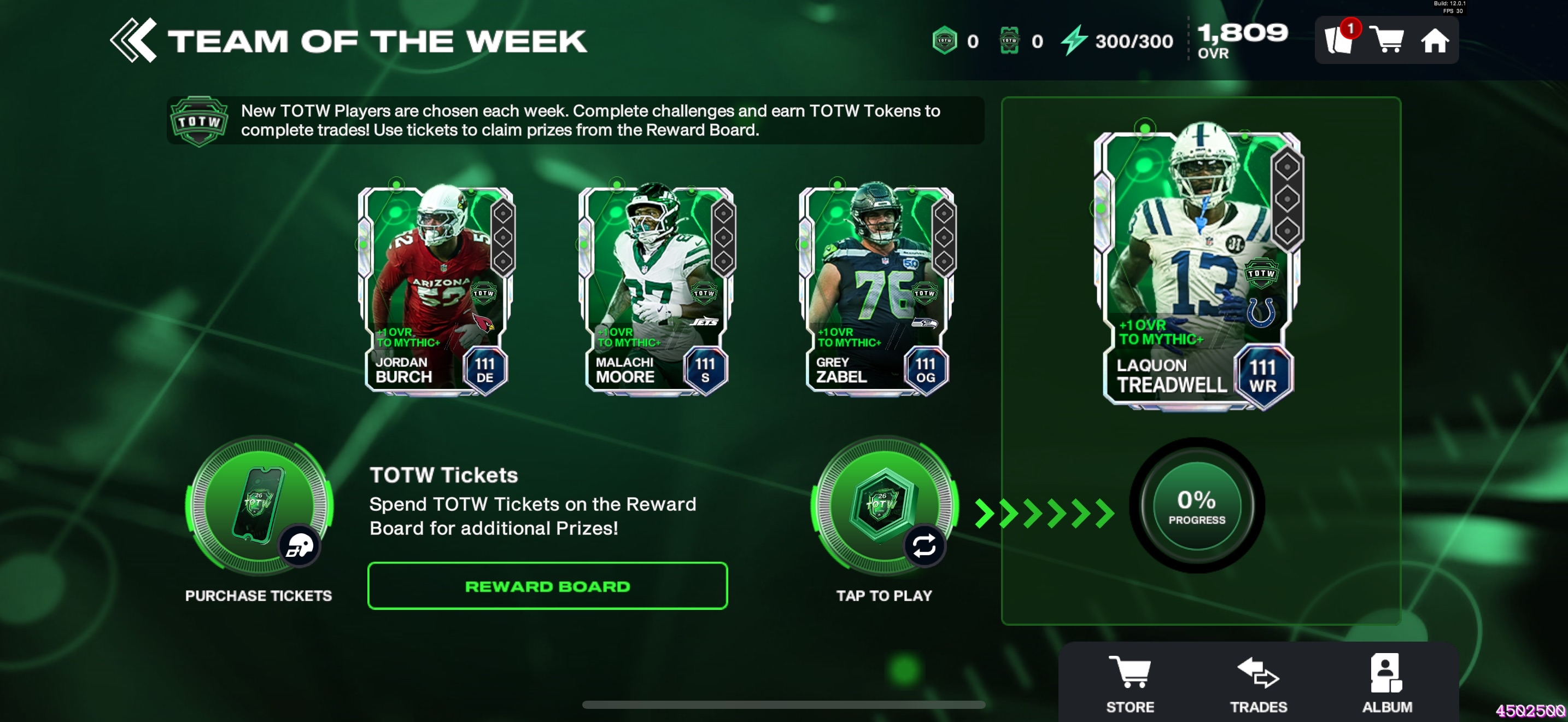Return to Home screen
The height and width of the screenshot is (722, 1568).
1435,41
